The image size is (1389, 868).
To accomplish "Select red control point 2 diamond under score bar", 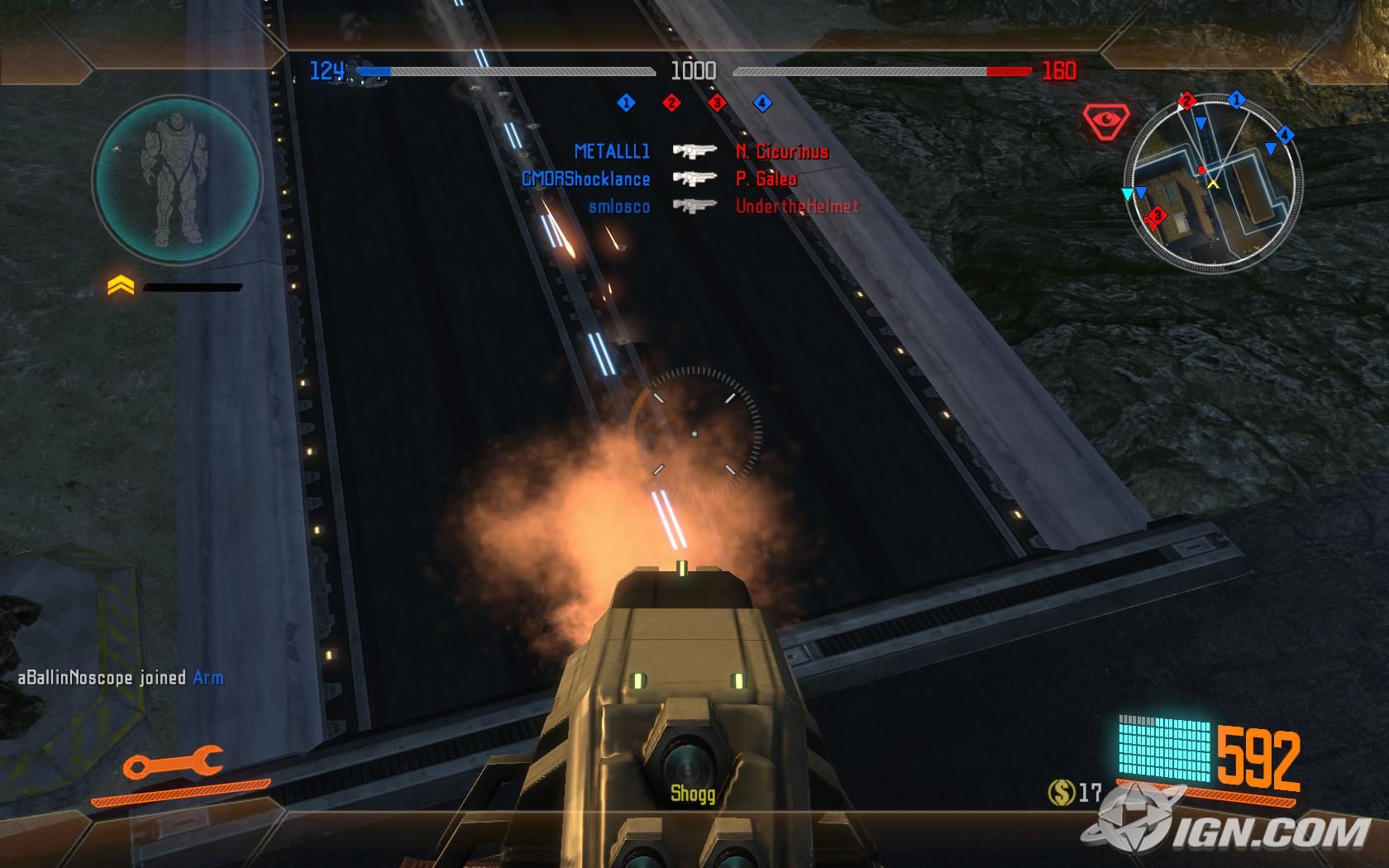I will click(x=671, y=103).
